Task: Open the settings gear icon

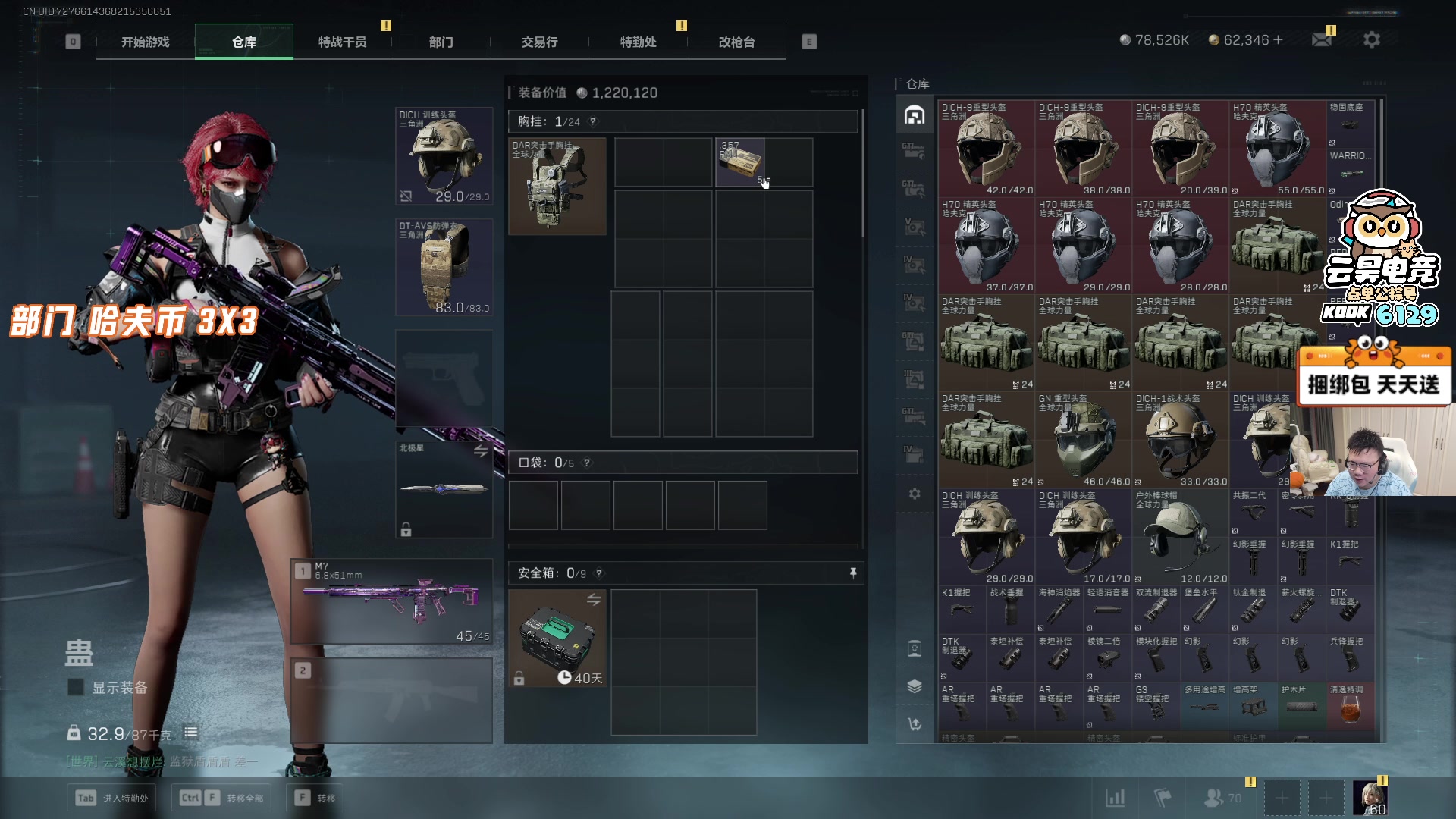Action: (x=1371, y=39)
